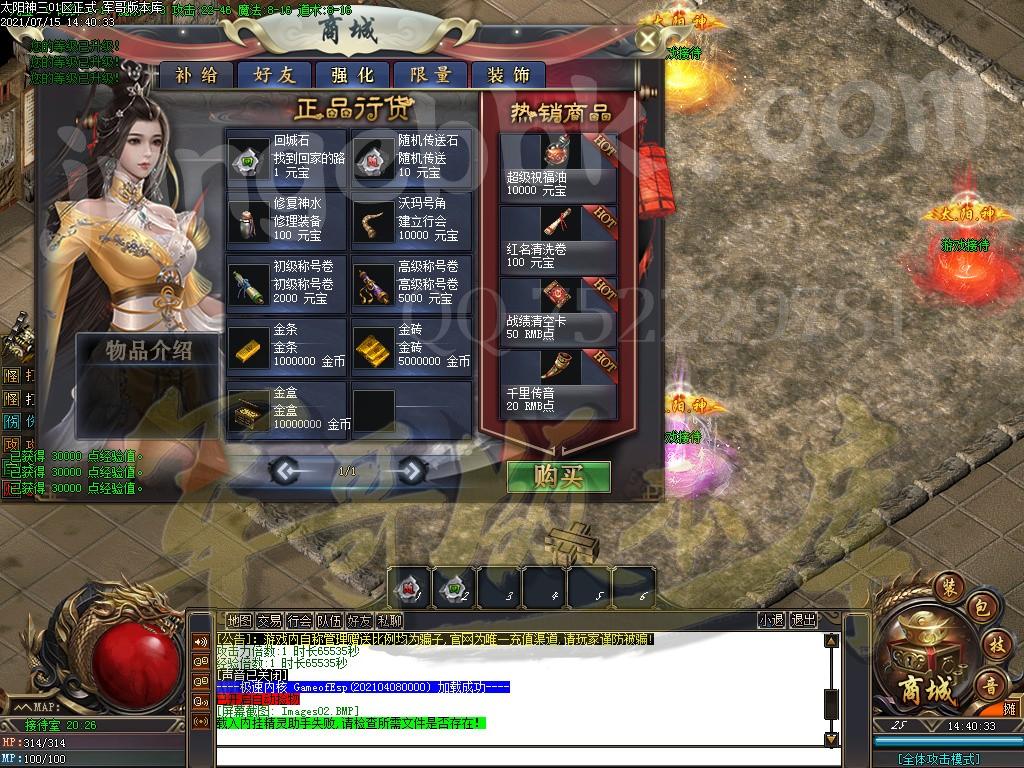Pick the 沃玛号角 horn item
The height and width of the screenshot is (768, 1024).
pos(411,220)
